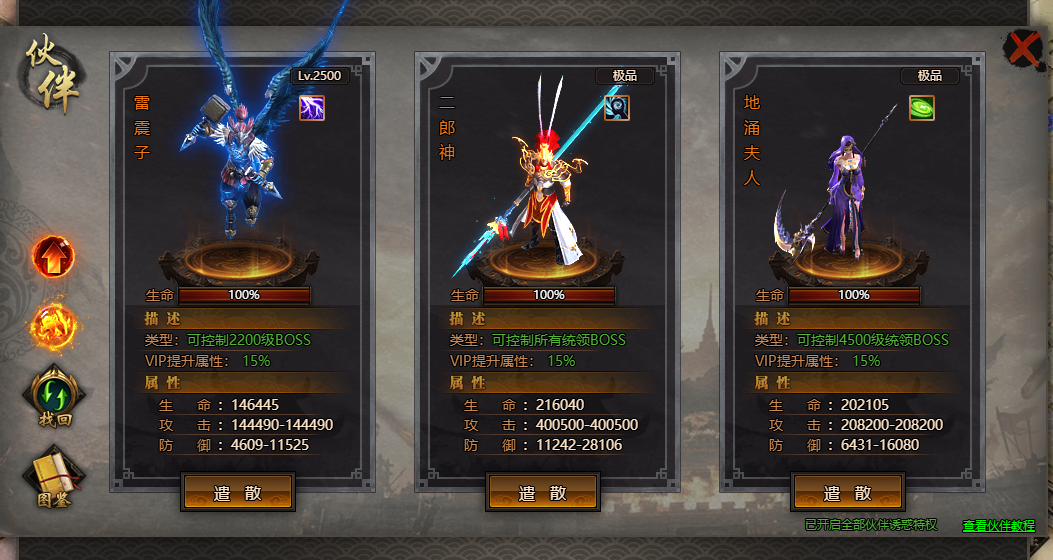Screen dimensions: 1053x560
Task: Dismiss companion 二郎神 with its 遣散 button
Action: pos(543,493)
